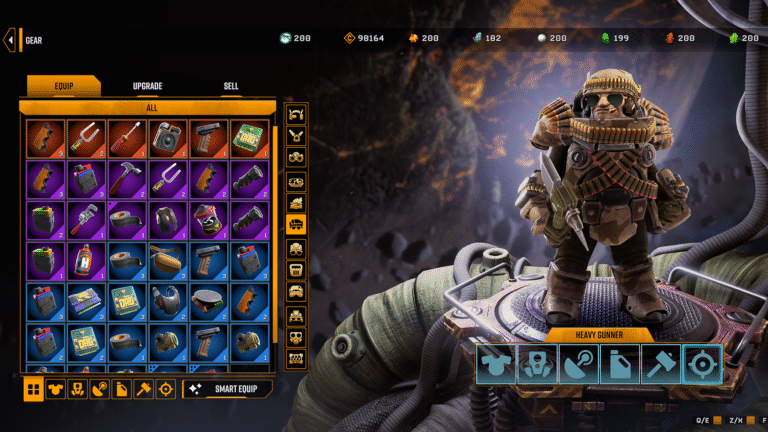Select the loudspeaker item in inventory
Image resolution: width=768 pixels, height=432 pixels.
click(166, 140)
